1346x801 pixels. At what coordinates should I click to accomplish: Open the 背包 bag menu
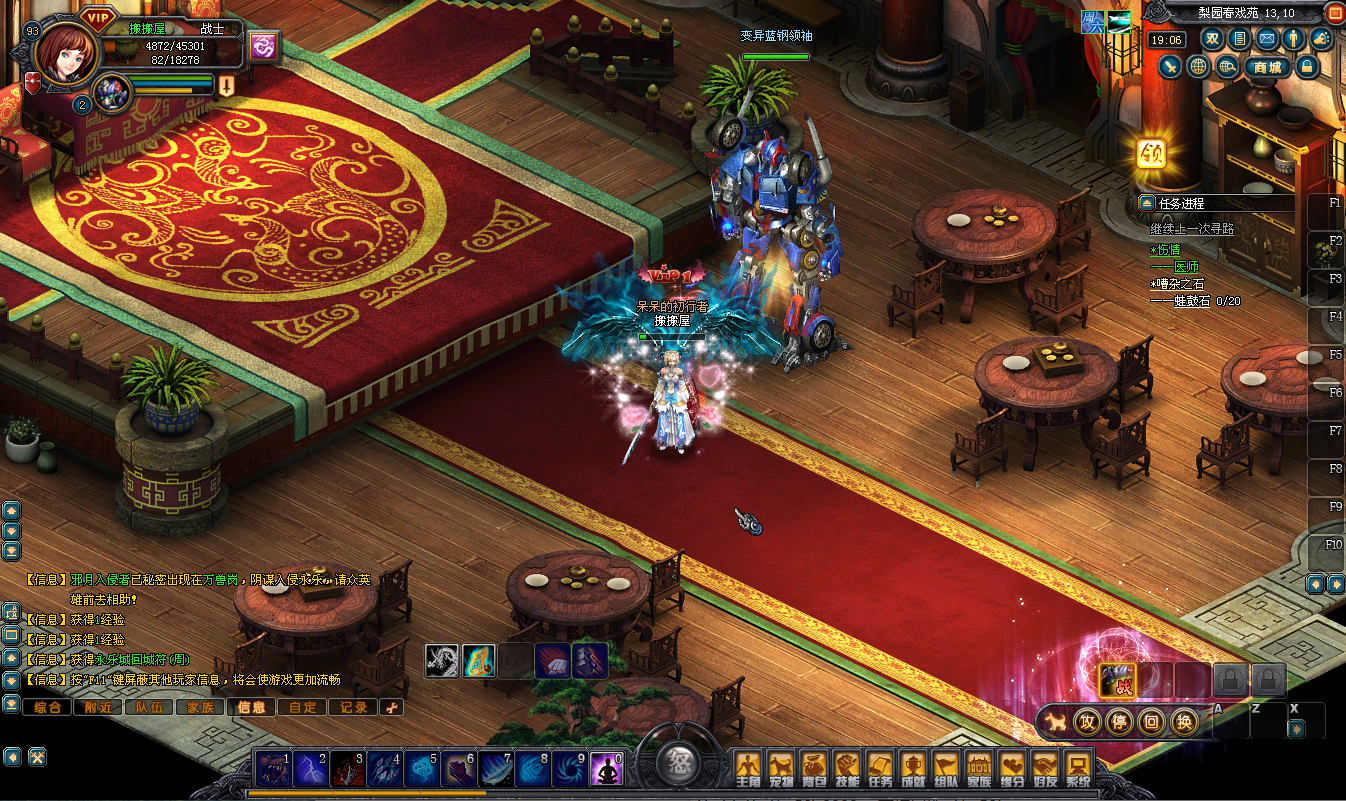814,768
